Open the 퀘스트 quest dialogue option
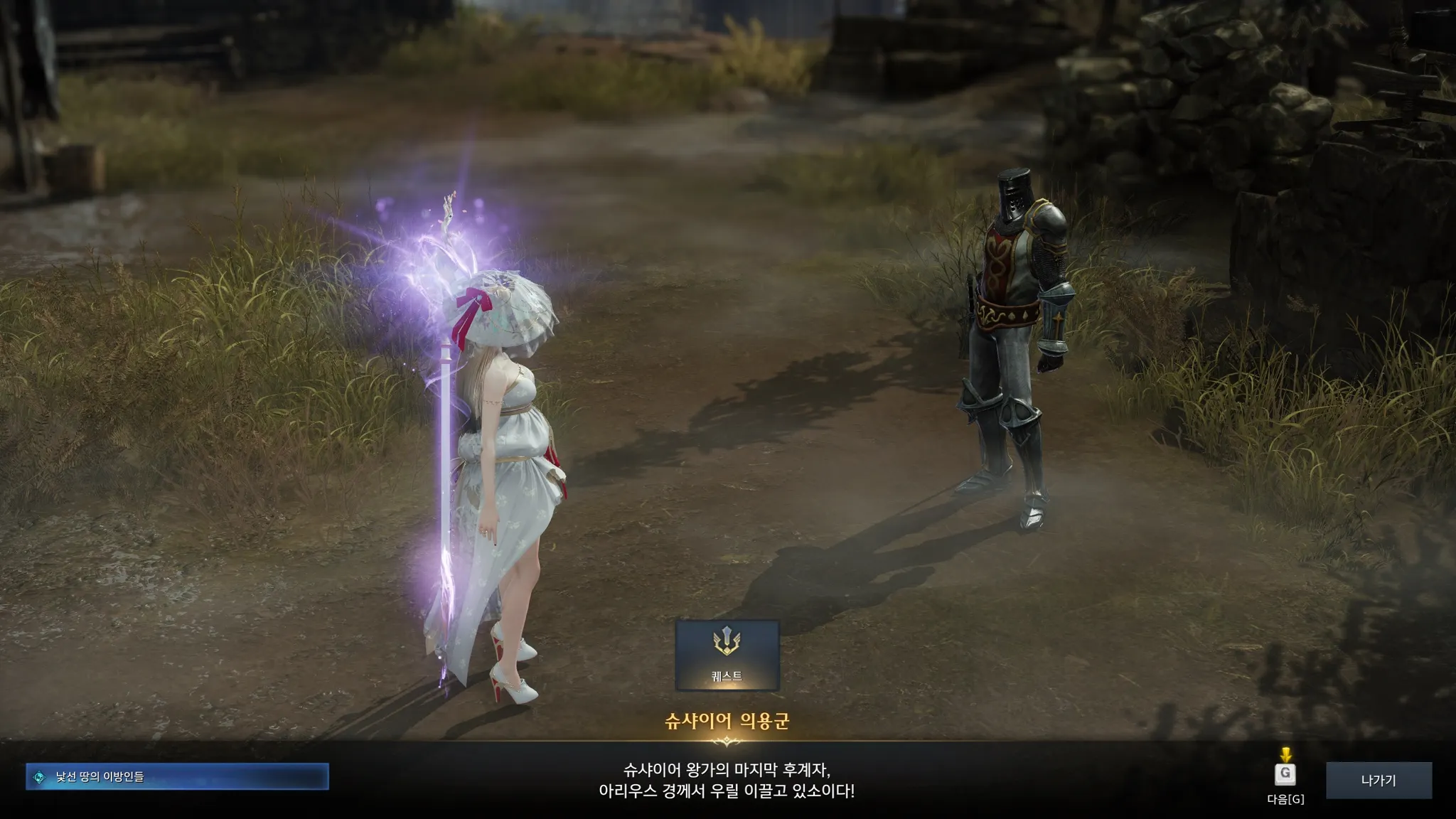This screenshot has width=1456, height=819. (x=727, y=655)
